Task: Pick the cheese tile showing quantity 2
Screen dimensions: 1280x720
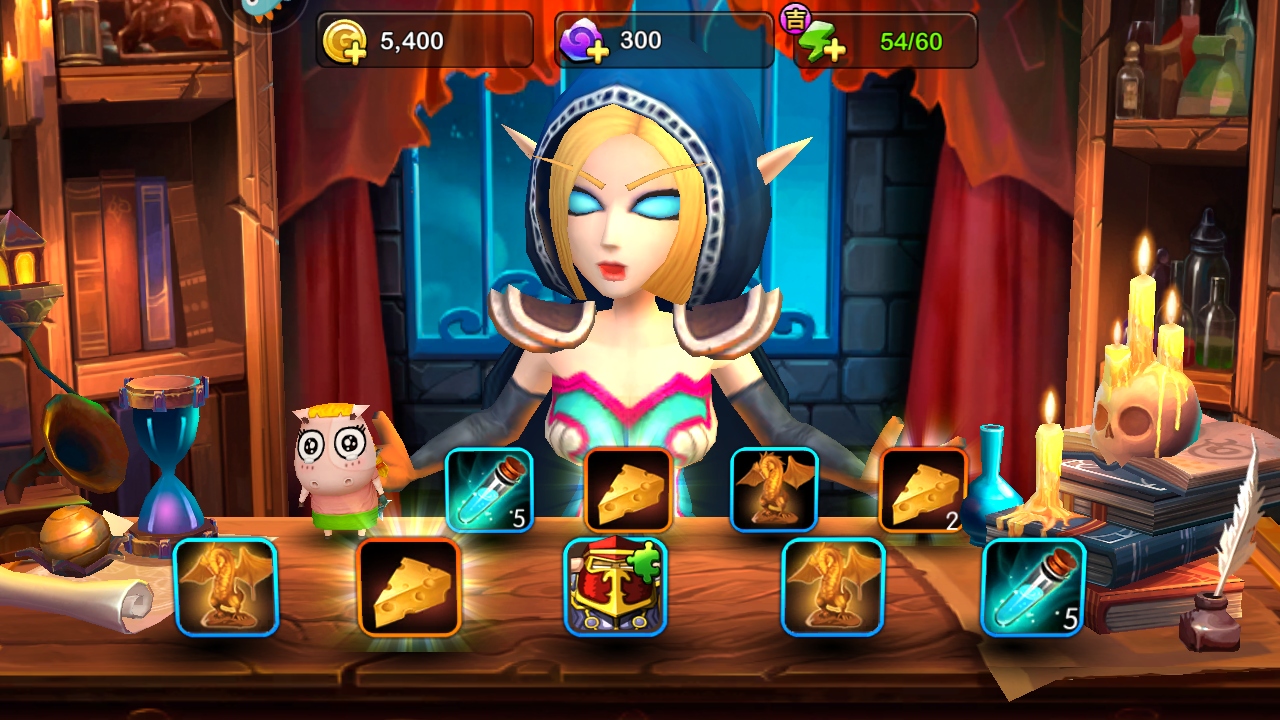Action: 923,489
